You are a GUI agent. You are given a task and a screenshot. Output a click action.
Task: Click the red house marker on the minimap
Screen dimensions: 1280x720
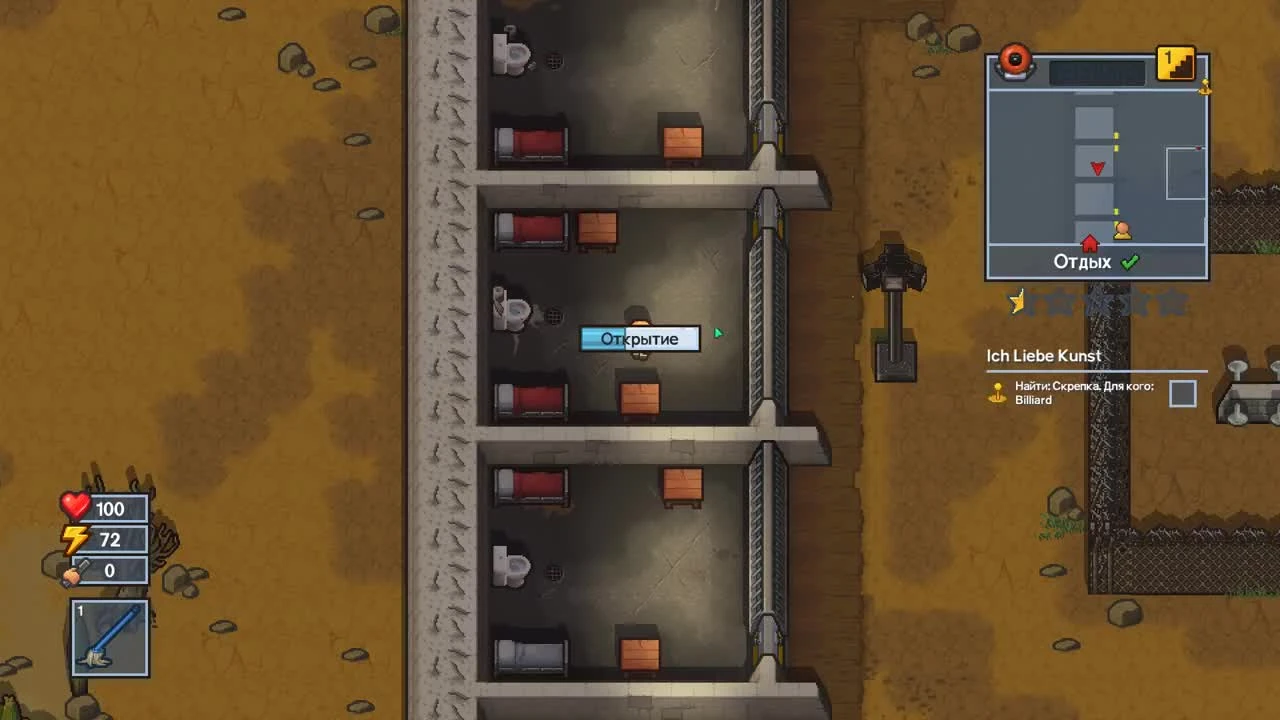[x=1089, y=243]
